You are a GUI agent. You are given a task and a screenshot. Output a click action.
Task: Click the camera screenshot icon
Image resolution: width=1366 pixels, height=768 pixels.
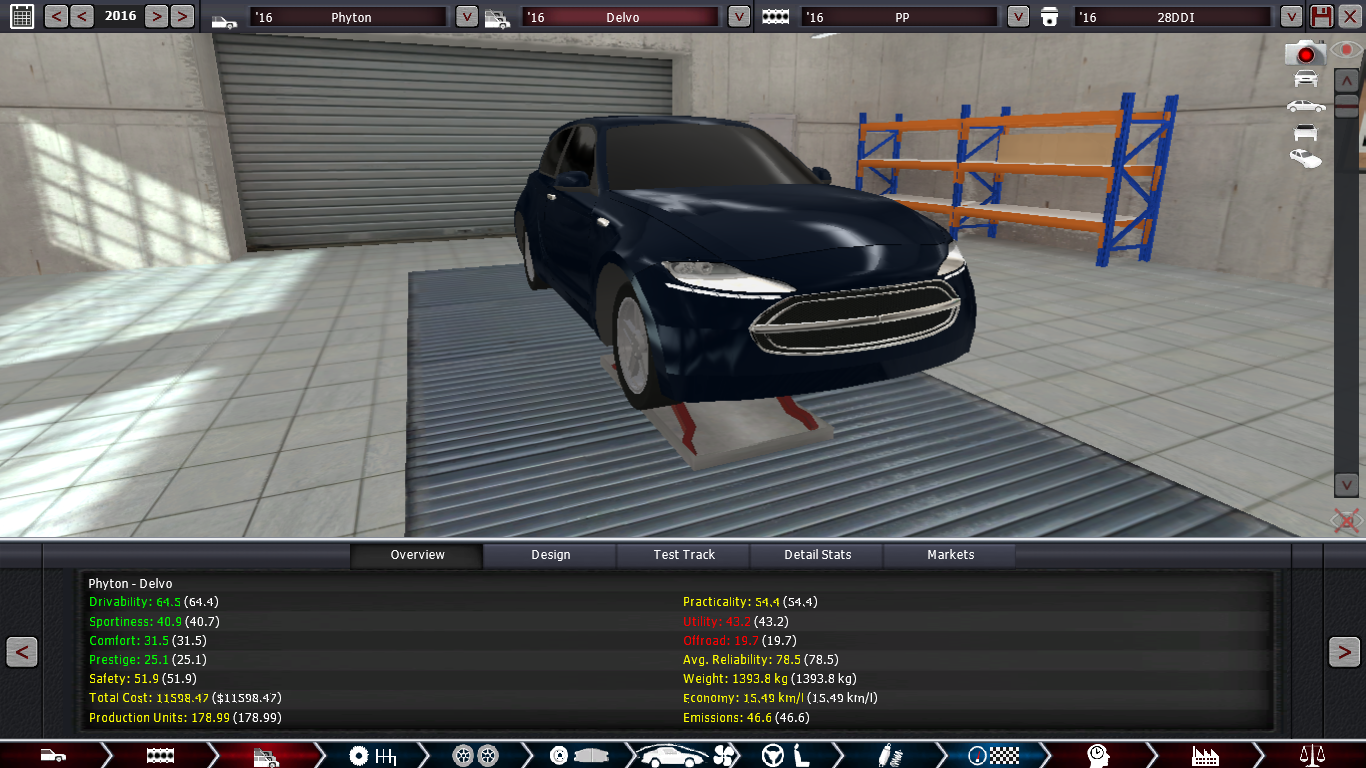pyautogui.click(x=1305, y=53)
